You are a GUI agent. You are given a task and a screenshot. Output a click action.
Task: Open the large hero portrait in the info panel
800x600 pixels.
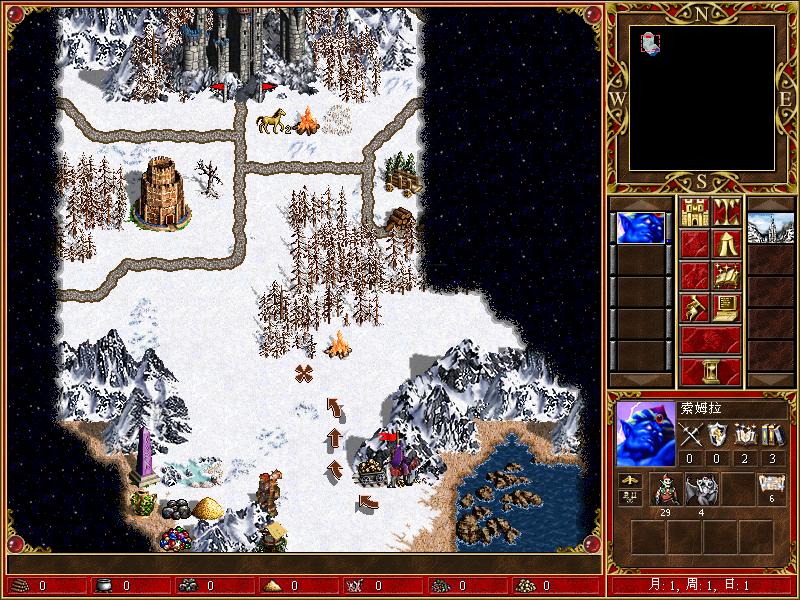(645, 433)
